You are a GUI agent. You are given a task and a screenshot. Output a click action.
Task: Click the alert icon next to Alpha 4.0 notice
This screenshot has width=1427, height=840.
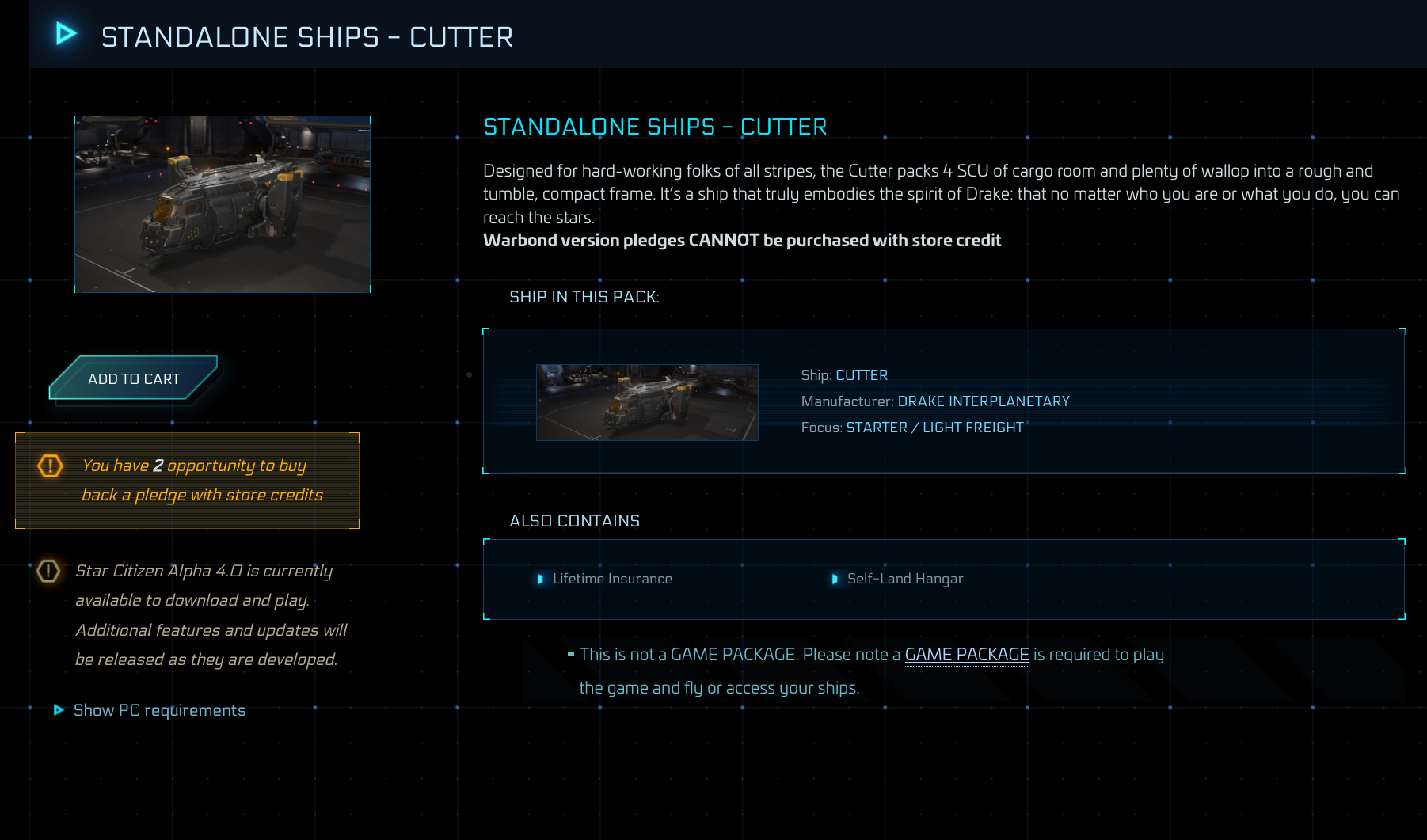click(x=49, y=571)
